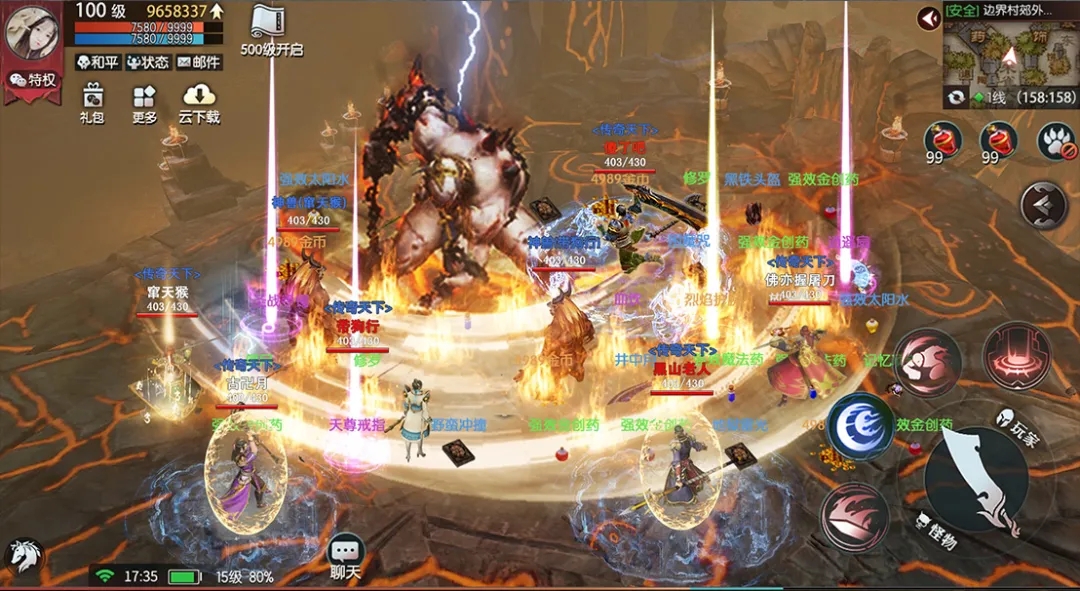Open the player avatar portrait
Screen dimensions: 1080x591
32,30
